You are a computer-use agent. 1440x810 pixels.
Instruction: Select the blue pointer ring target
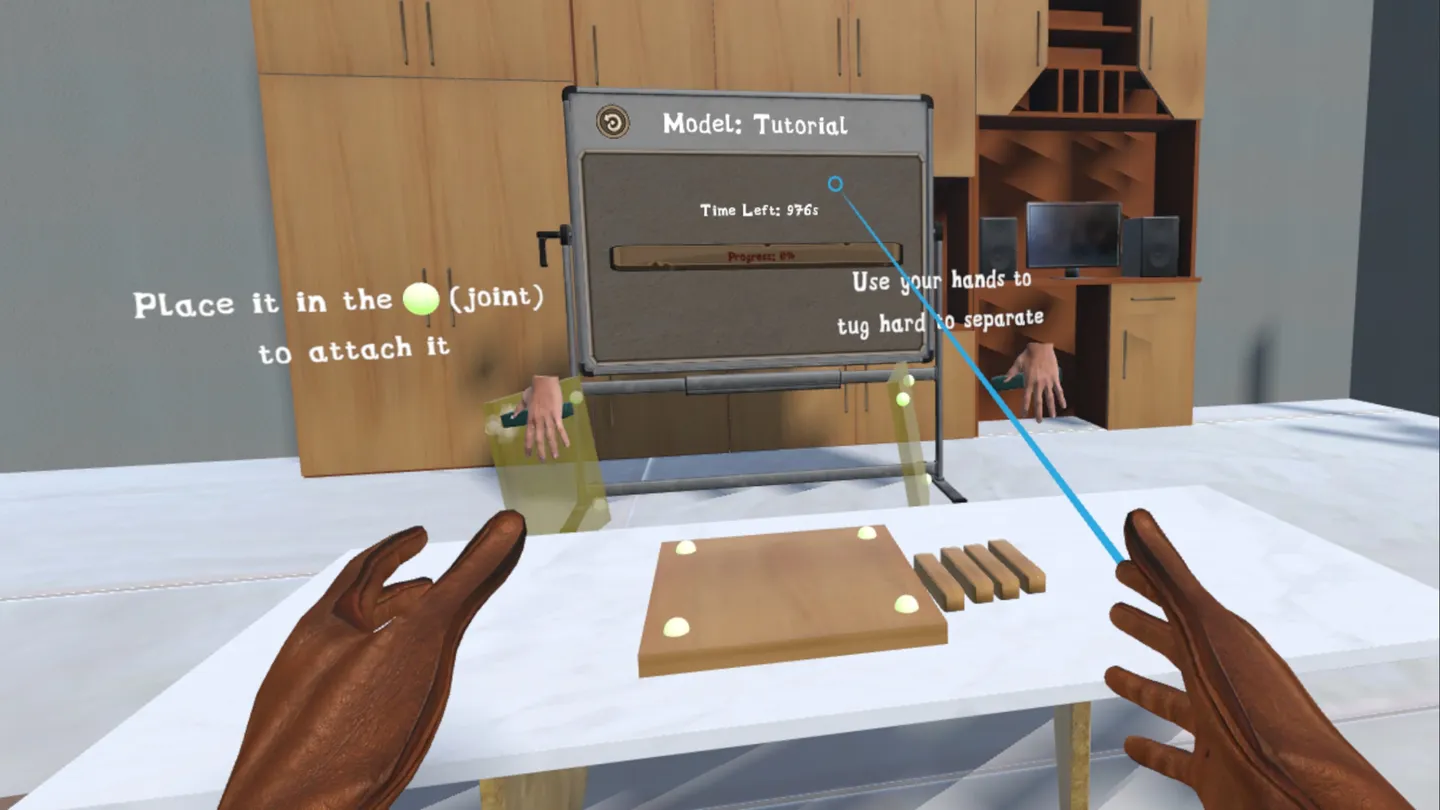pos(833,184)
